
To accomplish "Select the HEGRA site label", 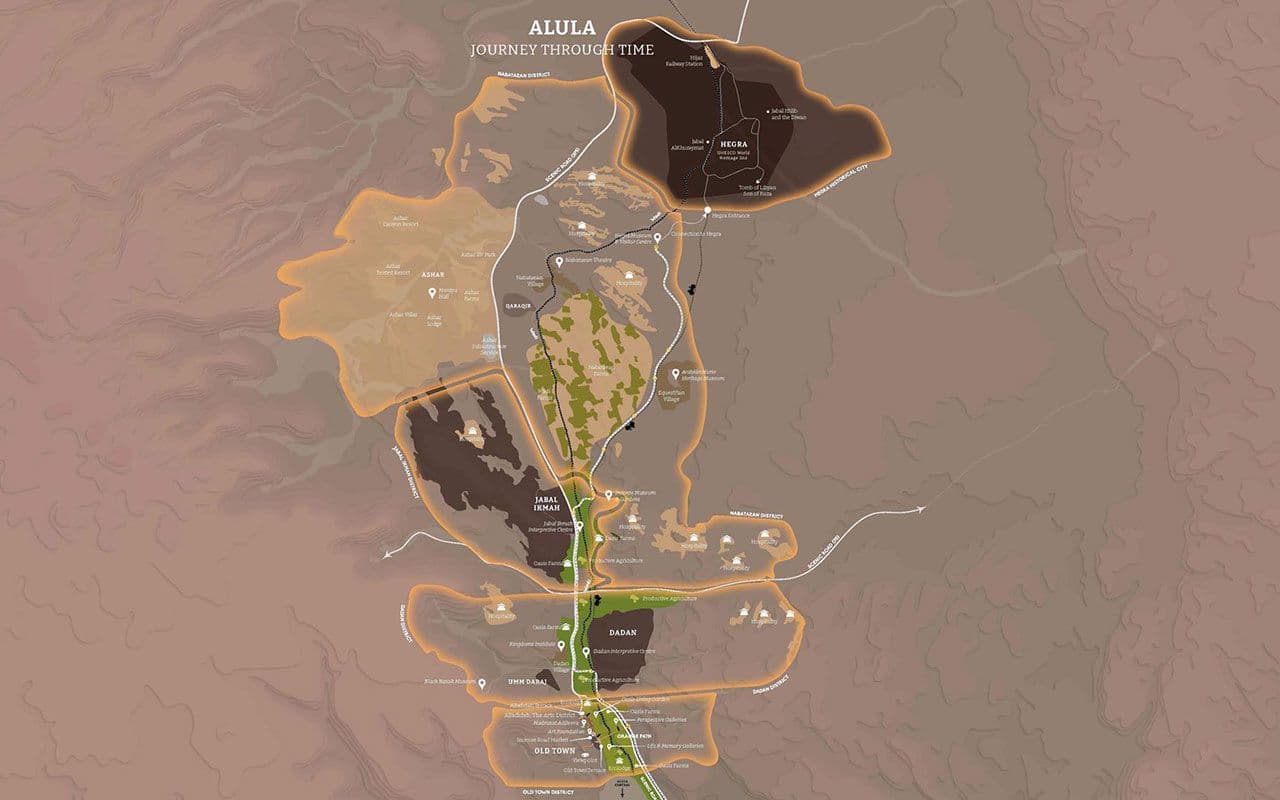I will (735, 145).
